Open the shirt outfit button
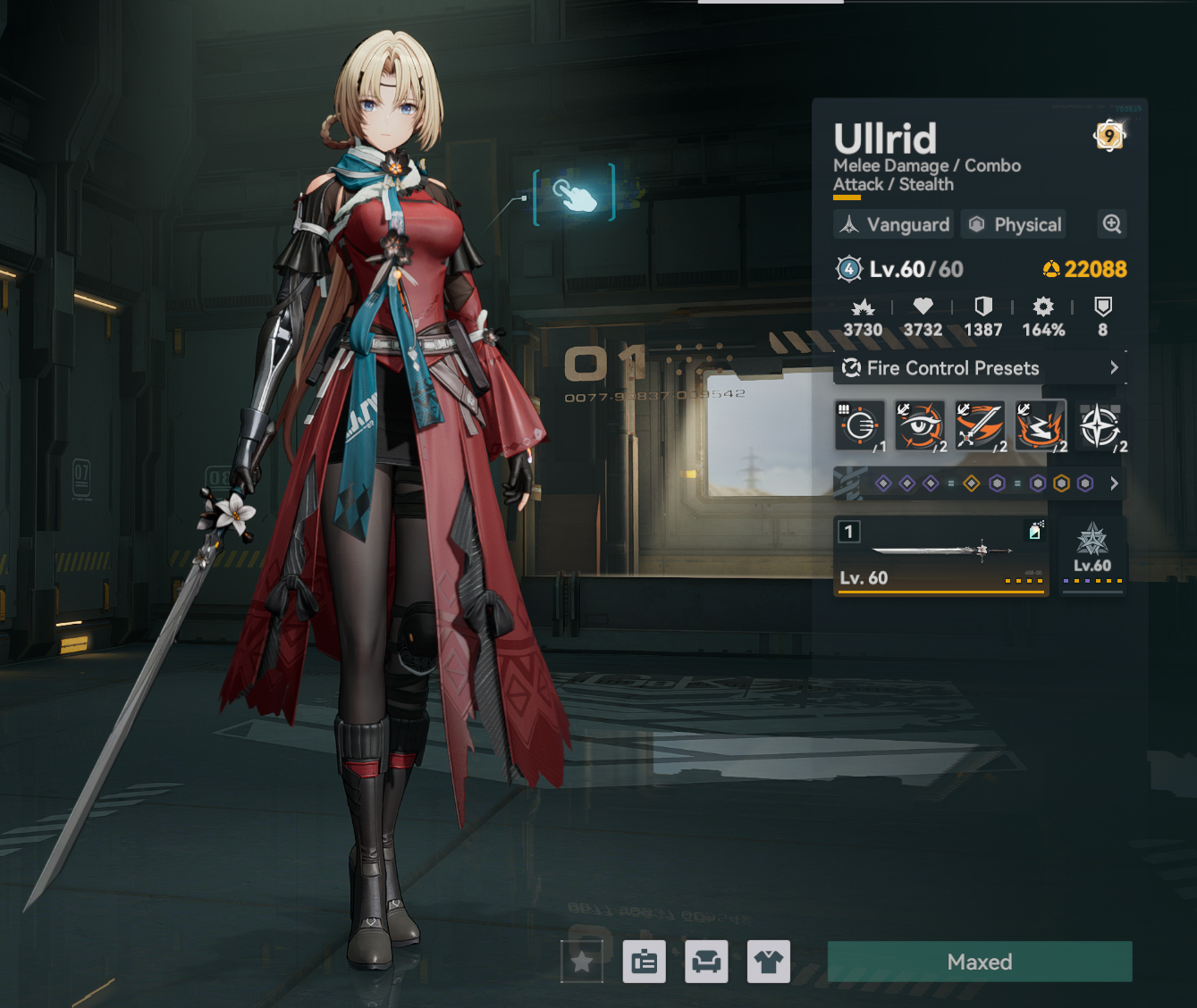This screenshot has height=1008, width=1197. [x=769, y=962]
